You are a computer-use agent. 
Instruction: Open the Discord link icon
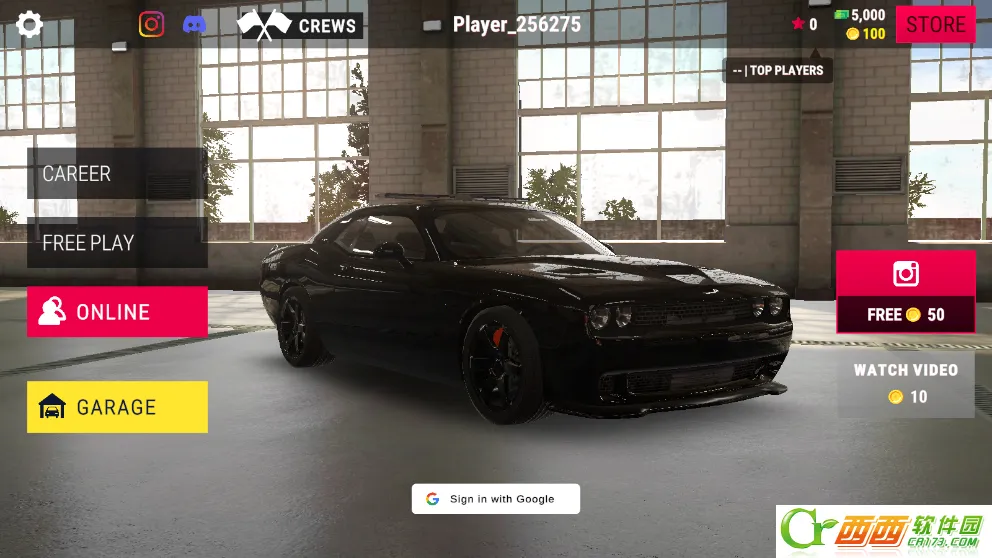point(195,24)
